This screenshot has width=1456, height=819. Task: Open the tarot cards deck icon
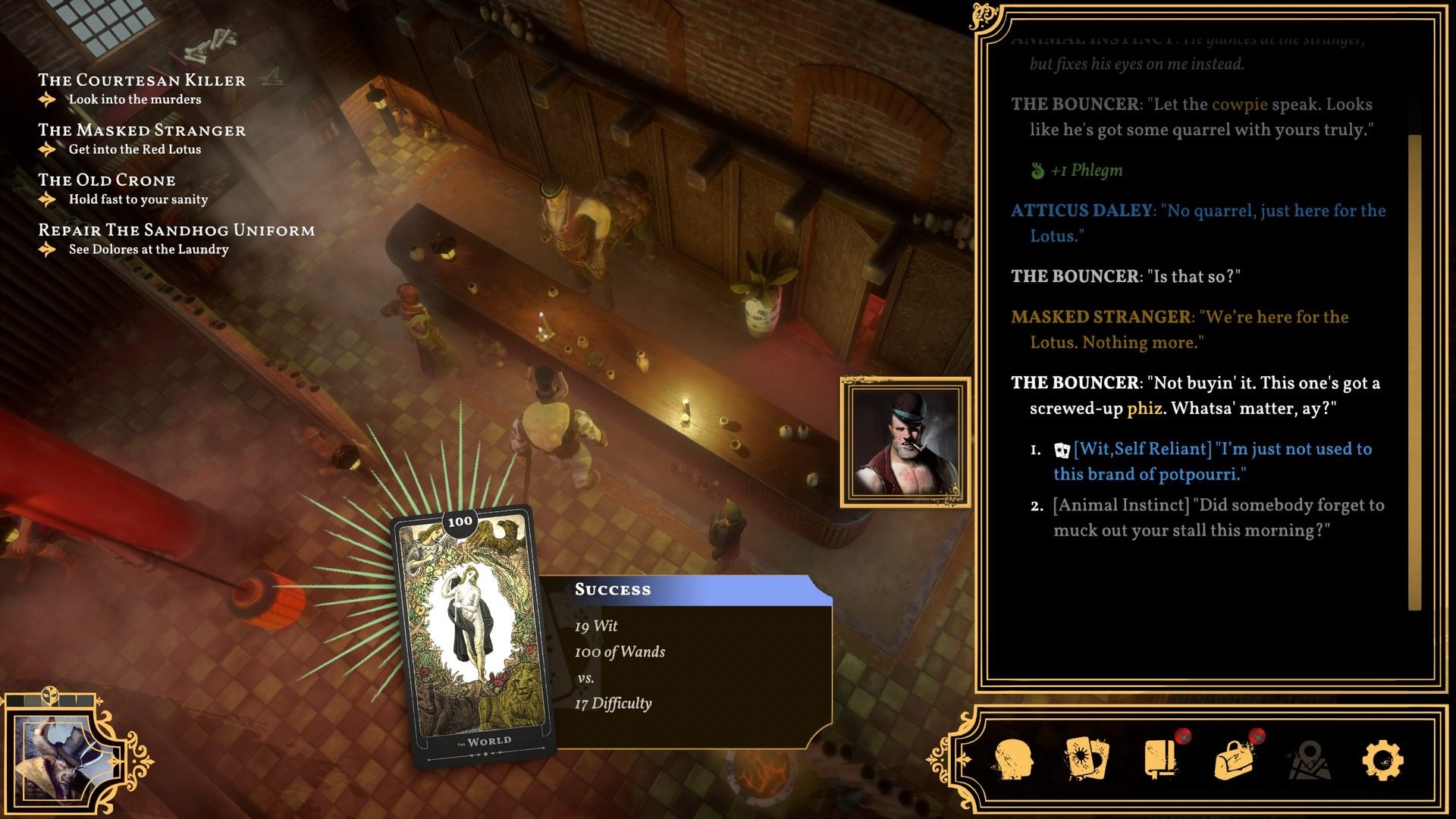[x=1086, y=759]
